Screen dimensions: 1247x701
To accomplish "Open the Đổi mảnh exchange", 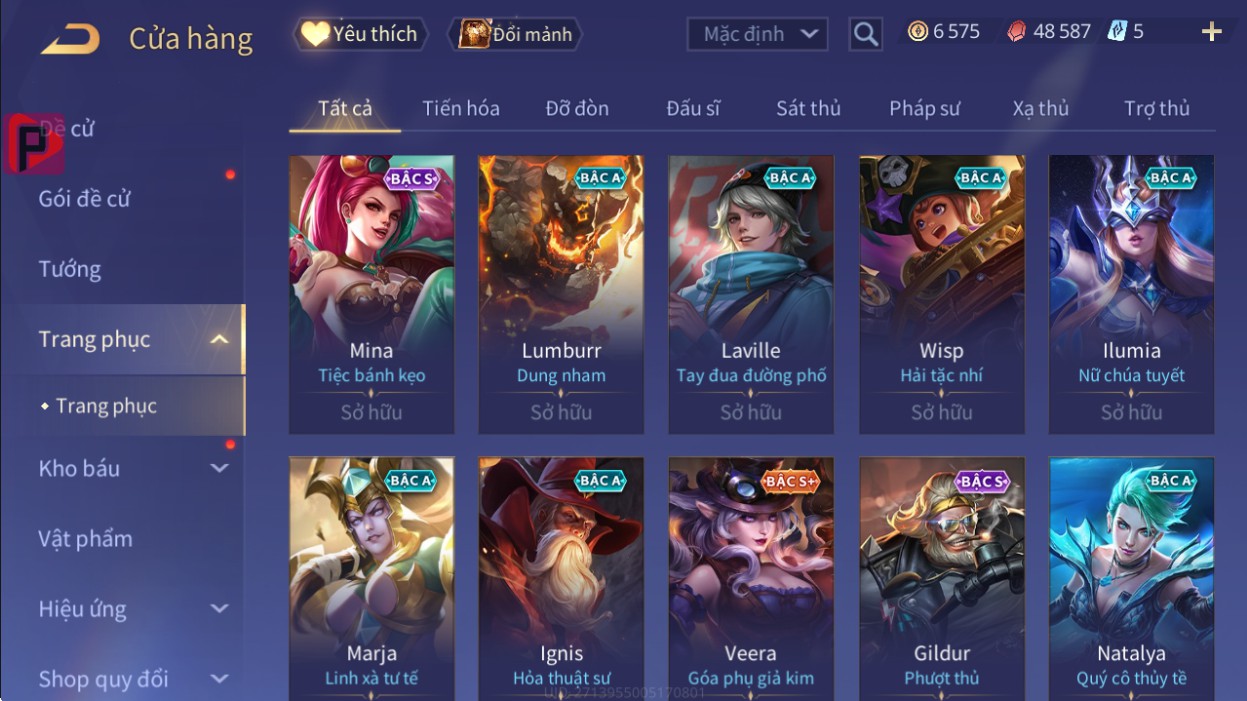I will 516,34.
